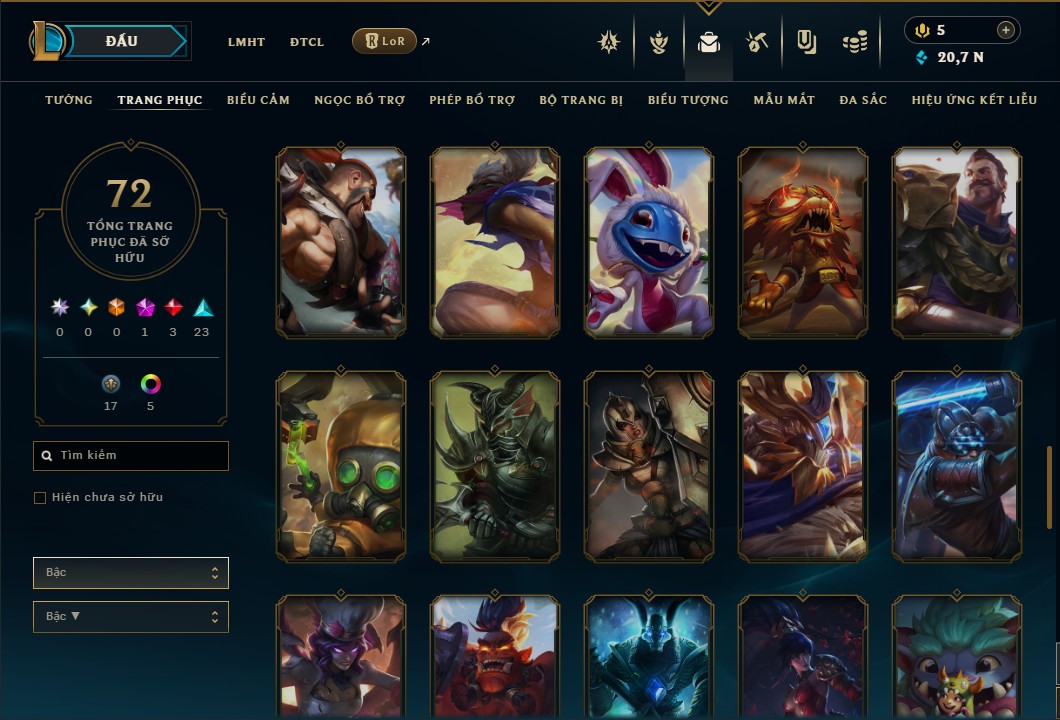Screen dimensions: 1060x720
Task: Switch to the TƯỚNG tab
Action: coord(69,100)
